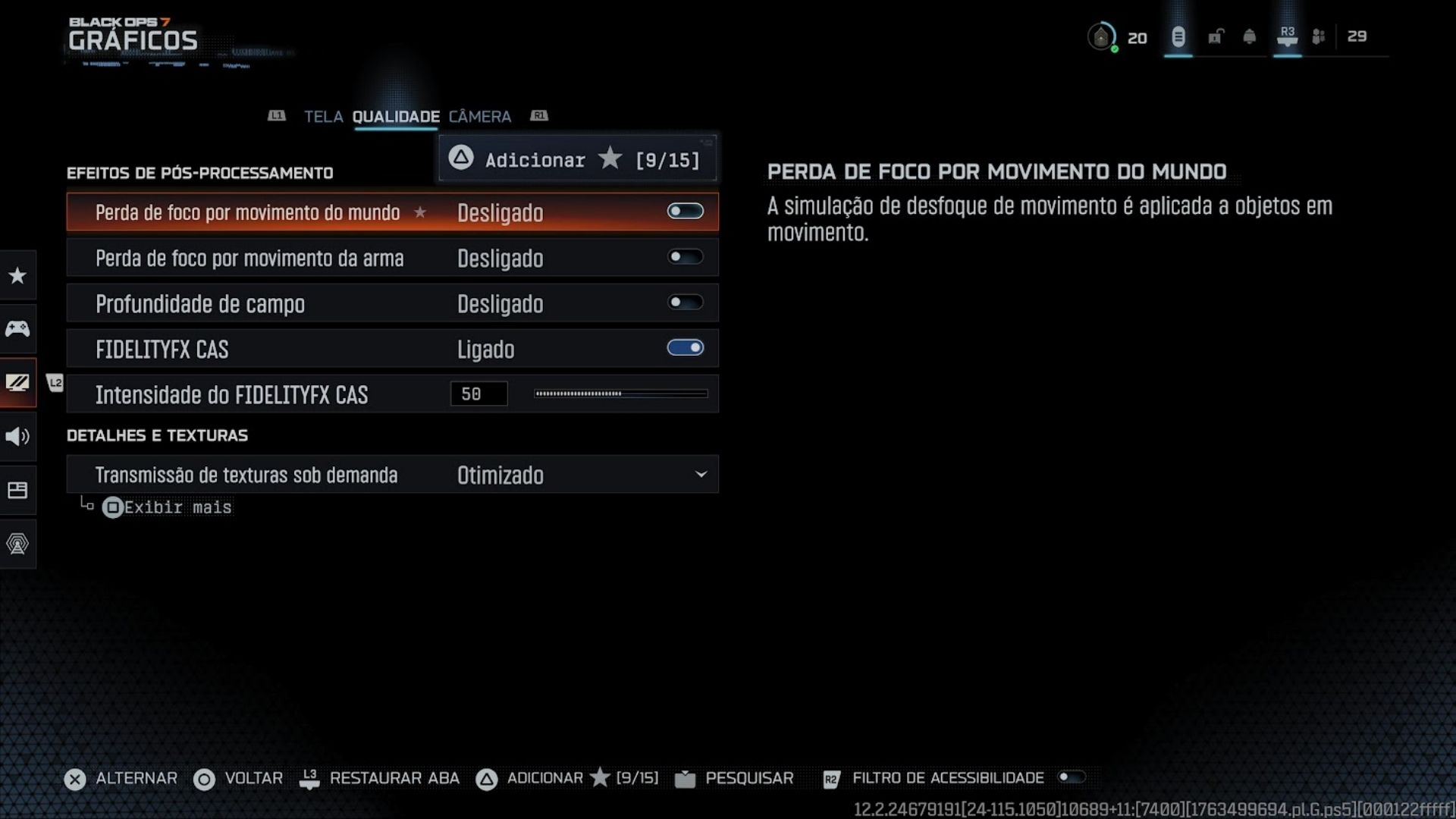
Task: Open the audio speaker sidebar category
Action: point(17,436)
